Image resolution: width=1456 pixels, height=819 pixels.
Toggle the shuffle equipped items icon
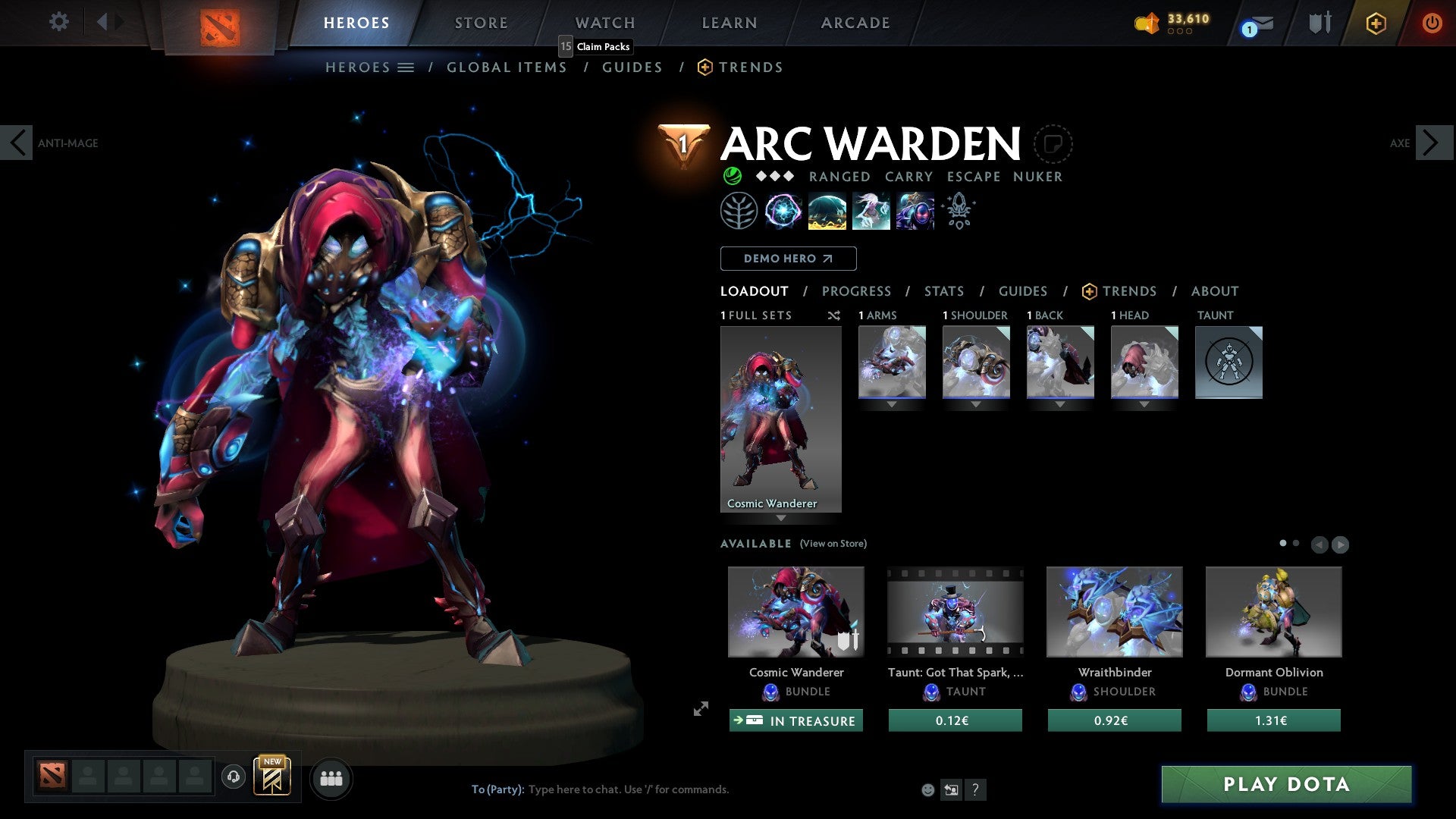tap(834, 315)
